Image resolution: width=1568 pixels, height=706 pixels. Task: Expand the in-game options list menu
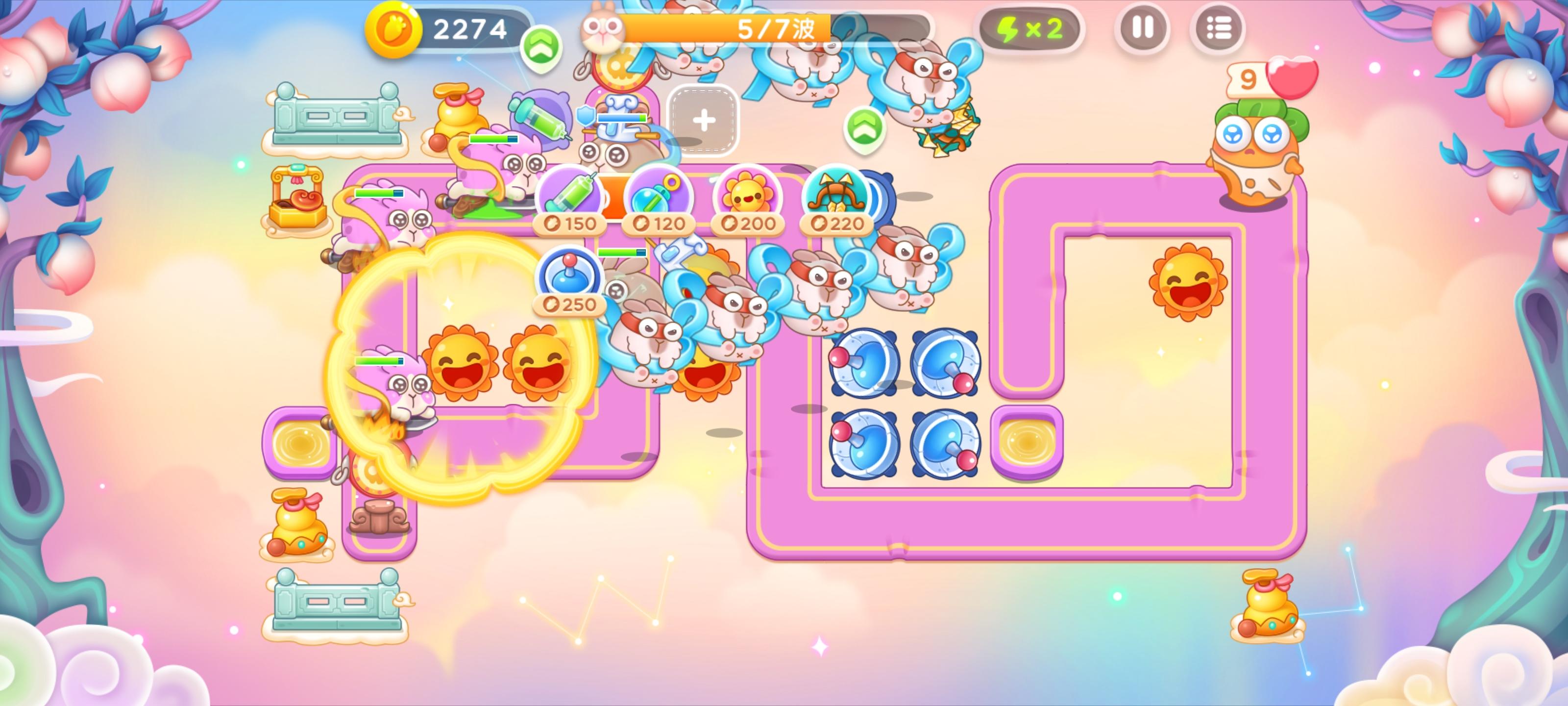pyautogui.click(x=1217, y=27)
